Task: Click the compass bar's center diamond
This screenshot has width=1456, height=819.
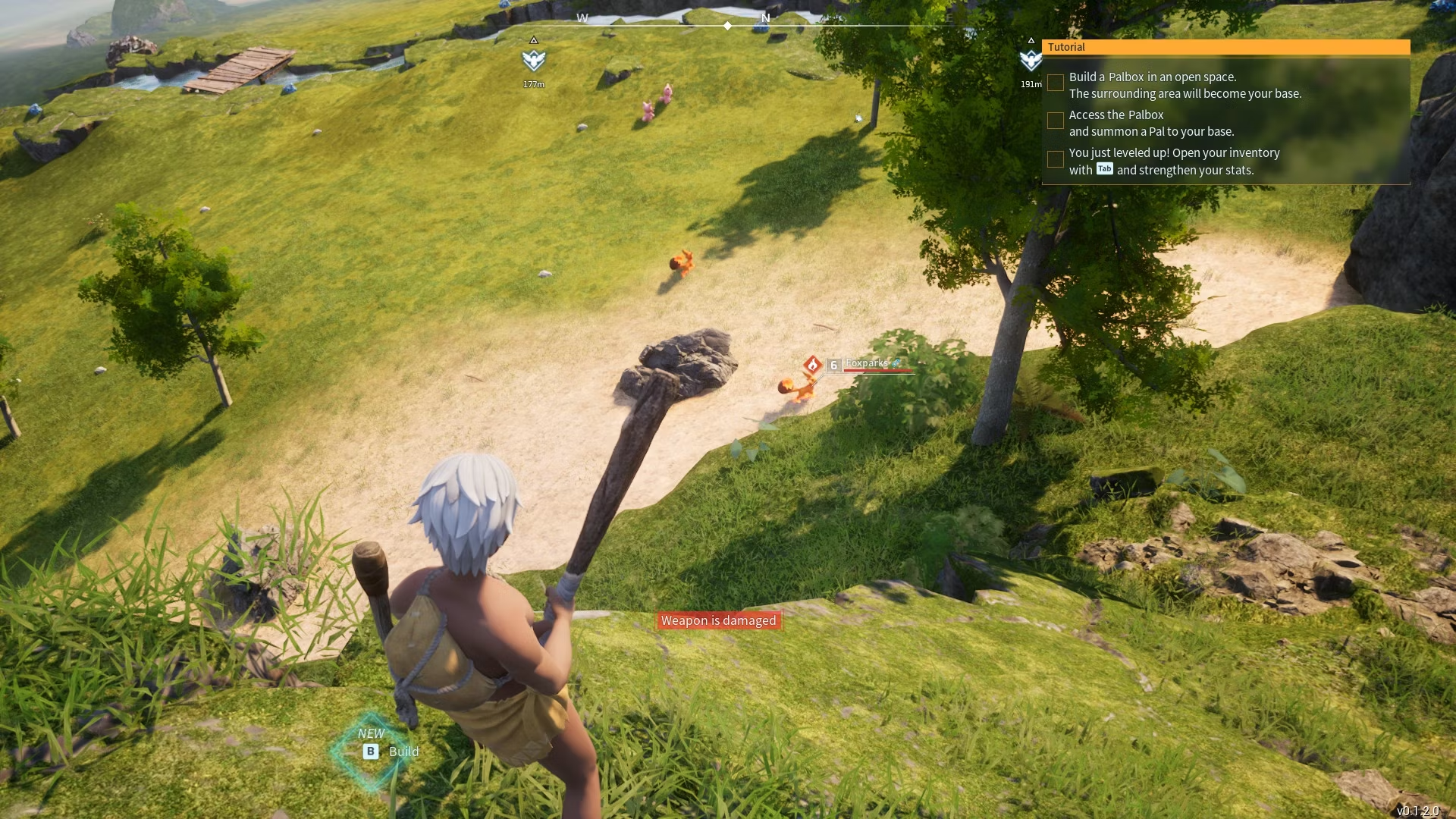Action: tap(728, 26)
